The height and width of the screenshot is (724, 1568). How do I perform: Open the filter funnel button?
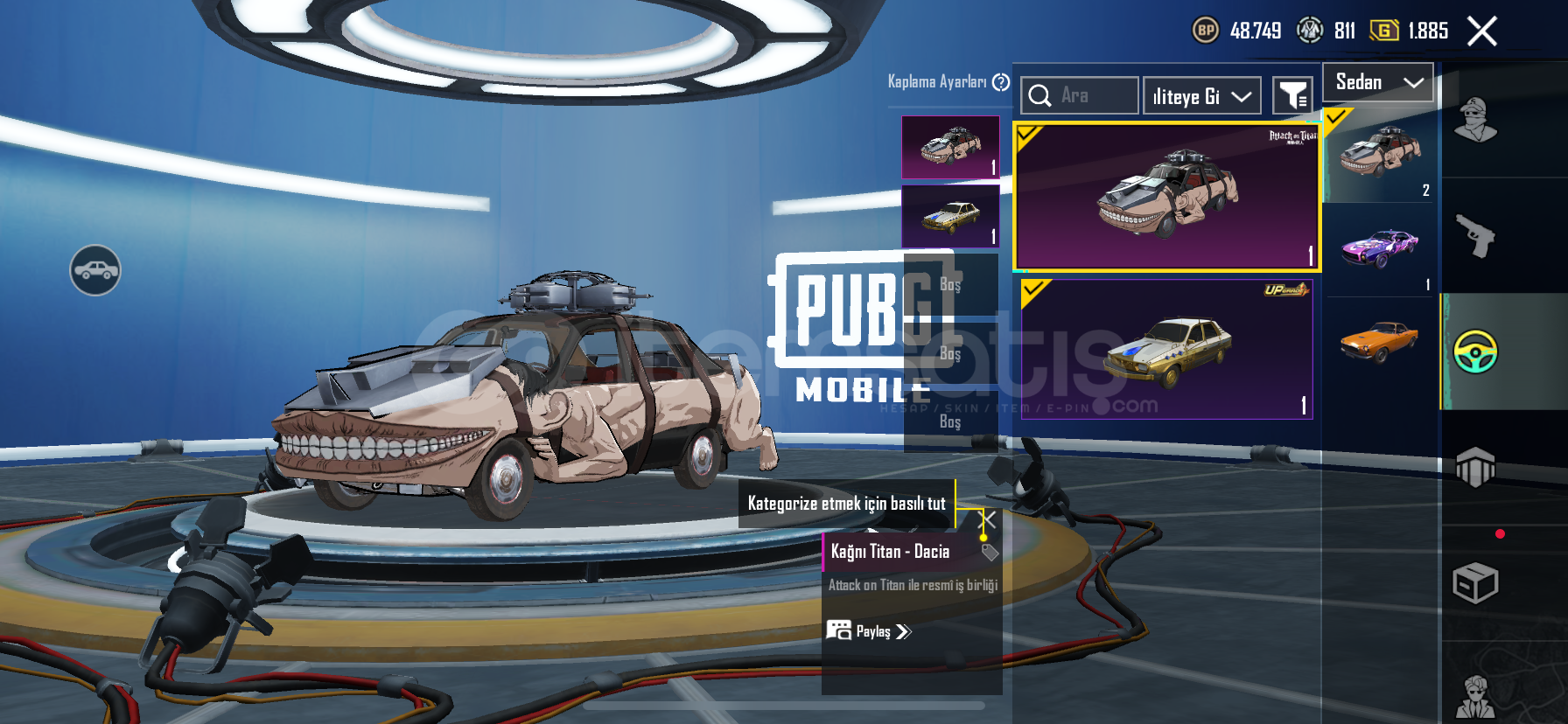[x=1291, y=95]
